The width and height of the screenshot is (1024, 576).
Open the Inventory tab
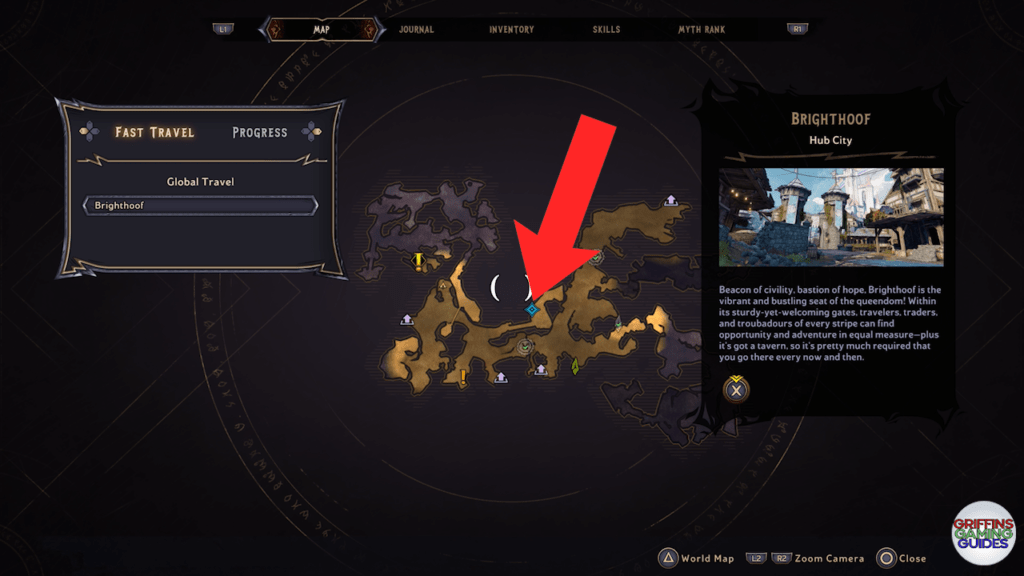[x=511, y=30]
